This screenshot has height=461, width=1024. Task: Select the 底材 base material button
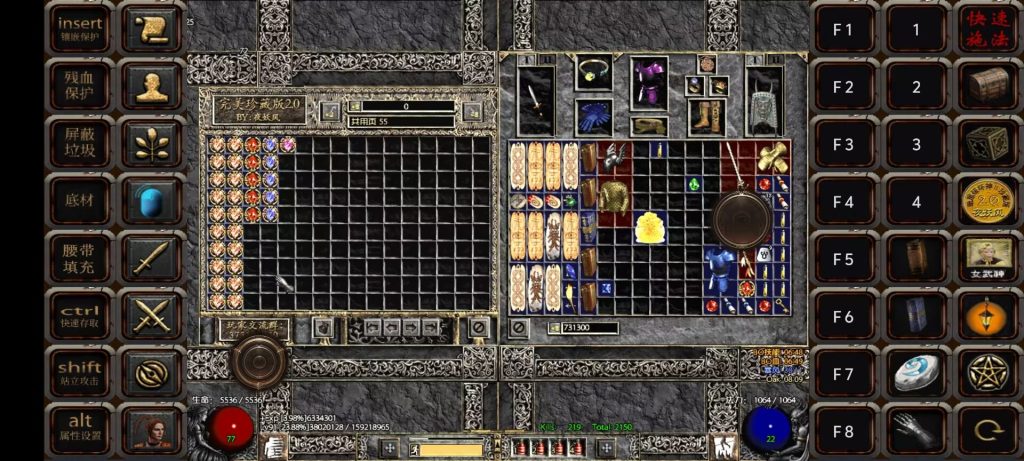tap(81, 201)
